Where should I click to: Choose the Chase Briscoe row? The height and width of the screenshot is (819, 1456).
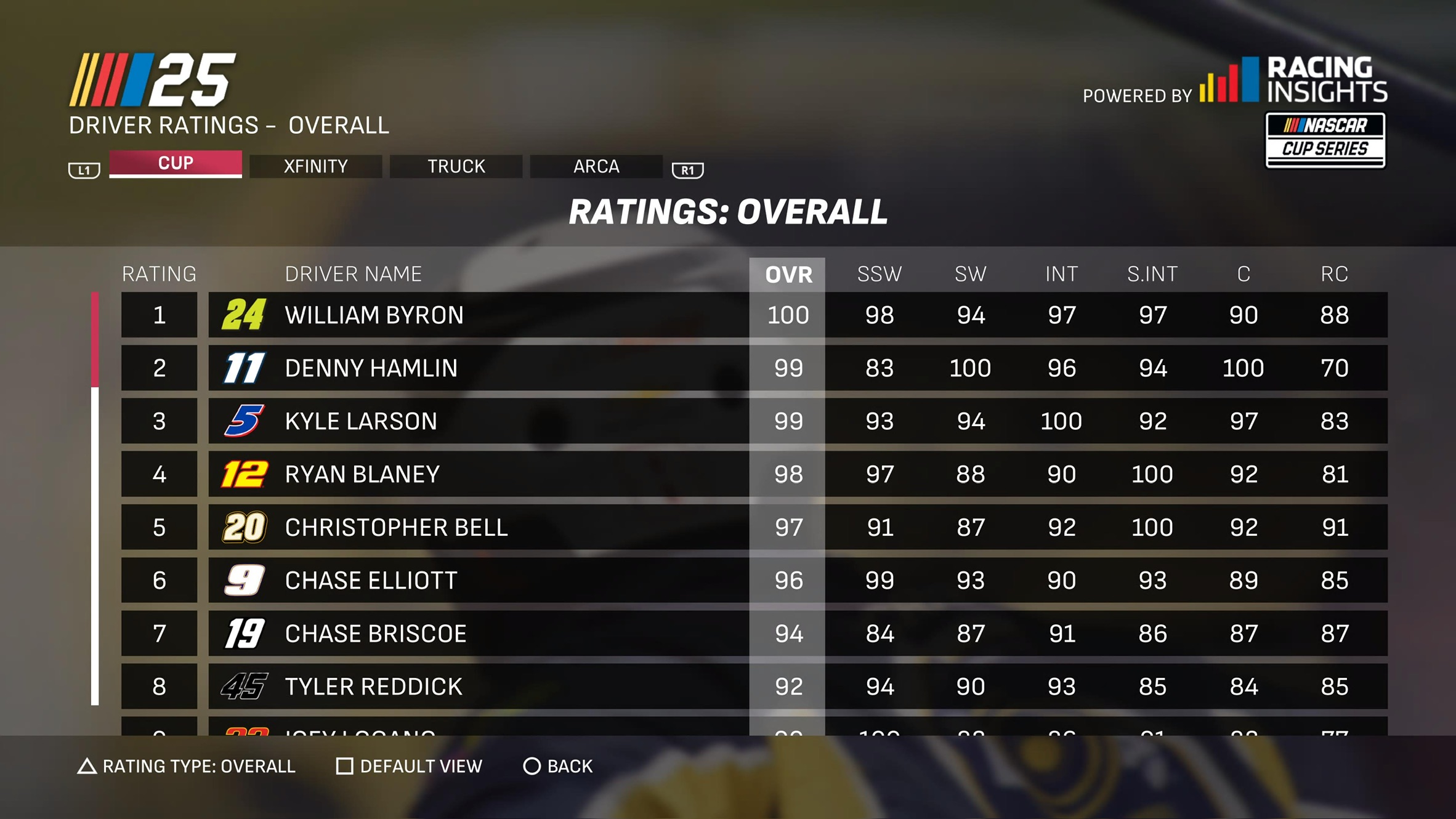[376, 634]
